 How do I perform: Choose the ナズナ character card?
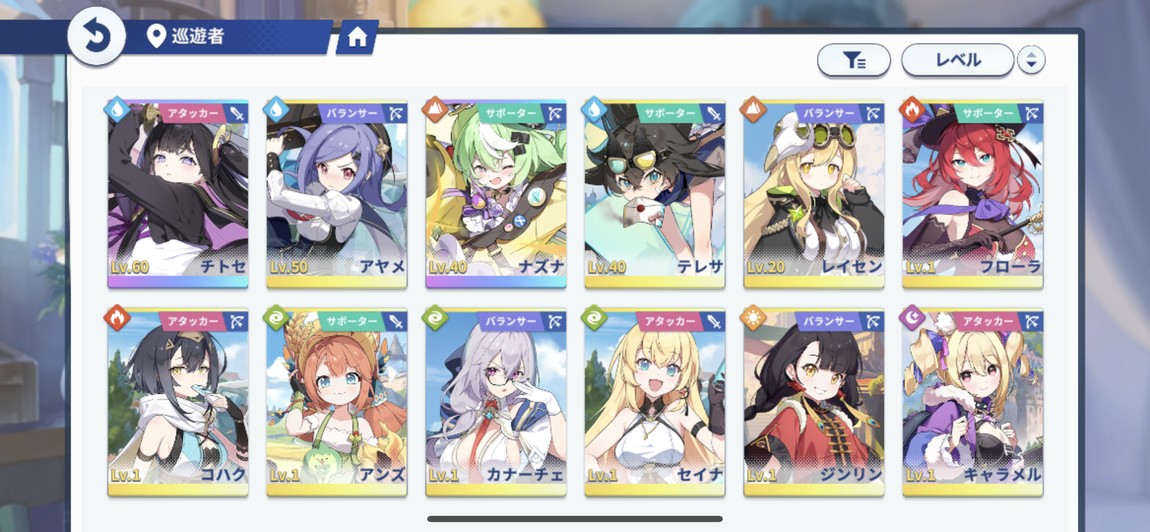point(496,193)
